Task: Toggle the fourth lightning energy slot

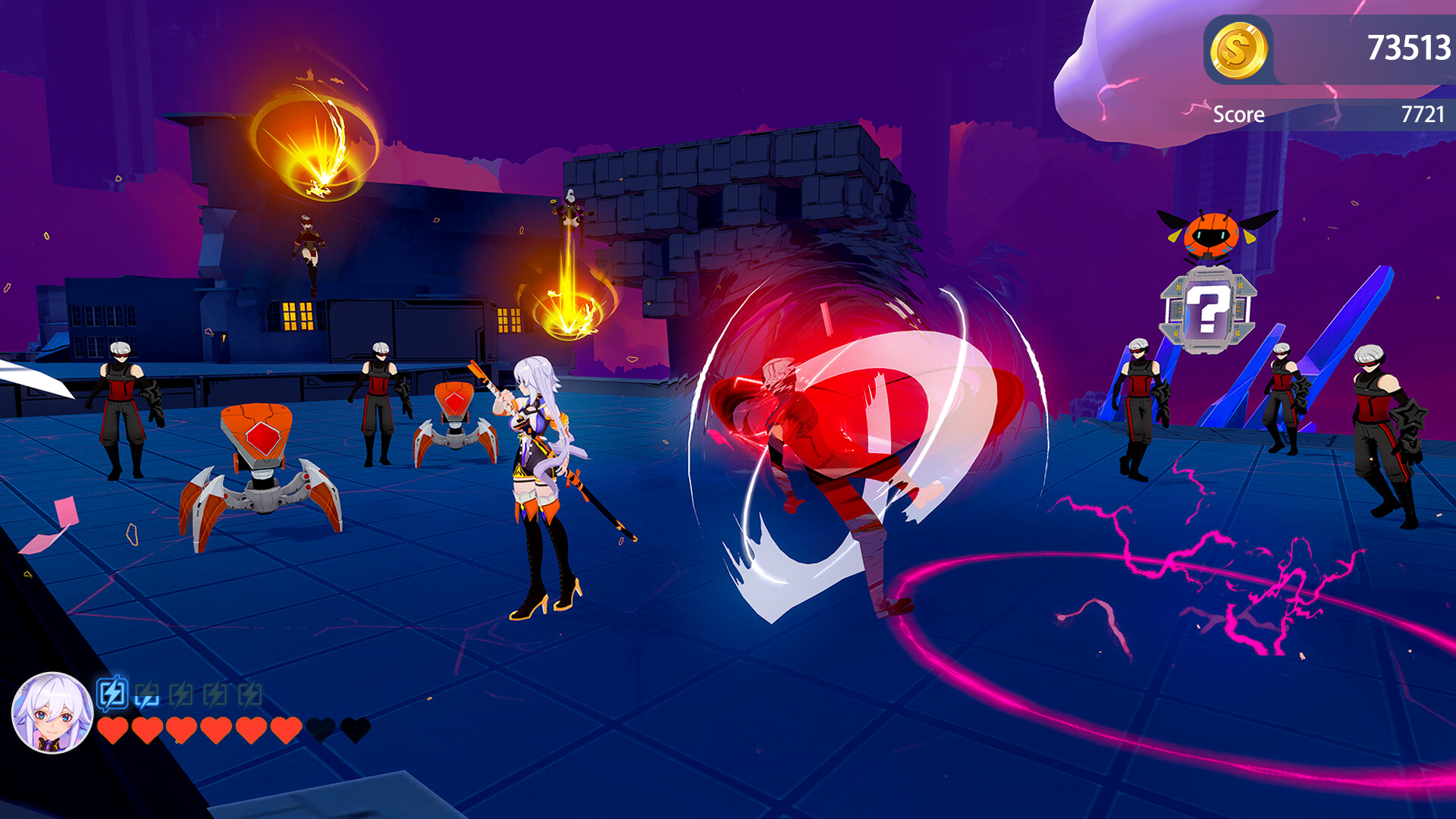Action: 214,692
